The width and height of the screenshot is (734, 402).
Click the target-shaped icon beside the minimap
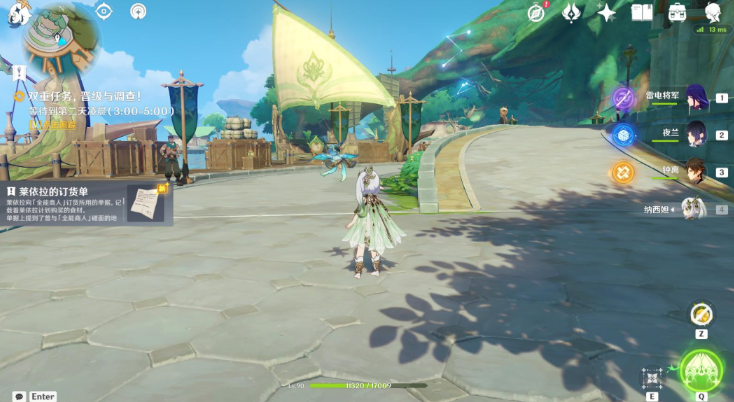click(105, 12)
